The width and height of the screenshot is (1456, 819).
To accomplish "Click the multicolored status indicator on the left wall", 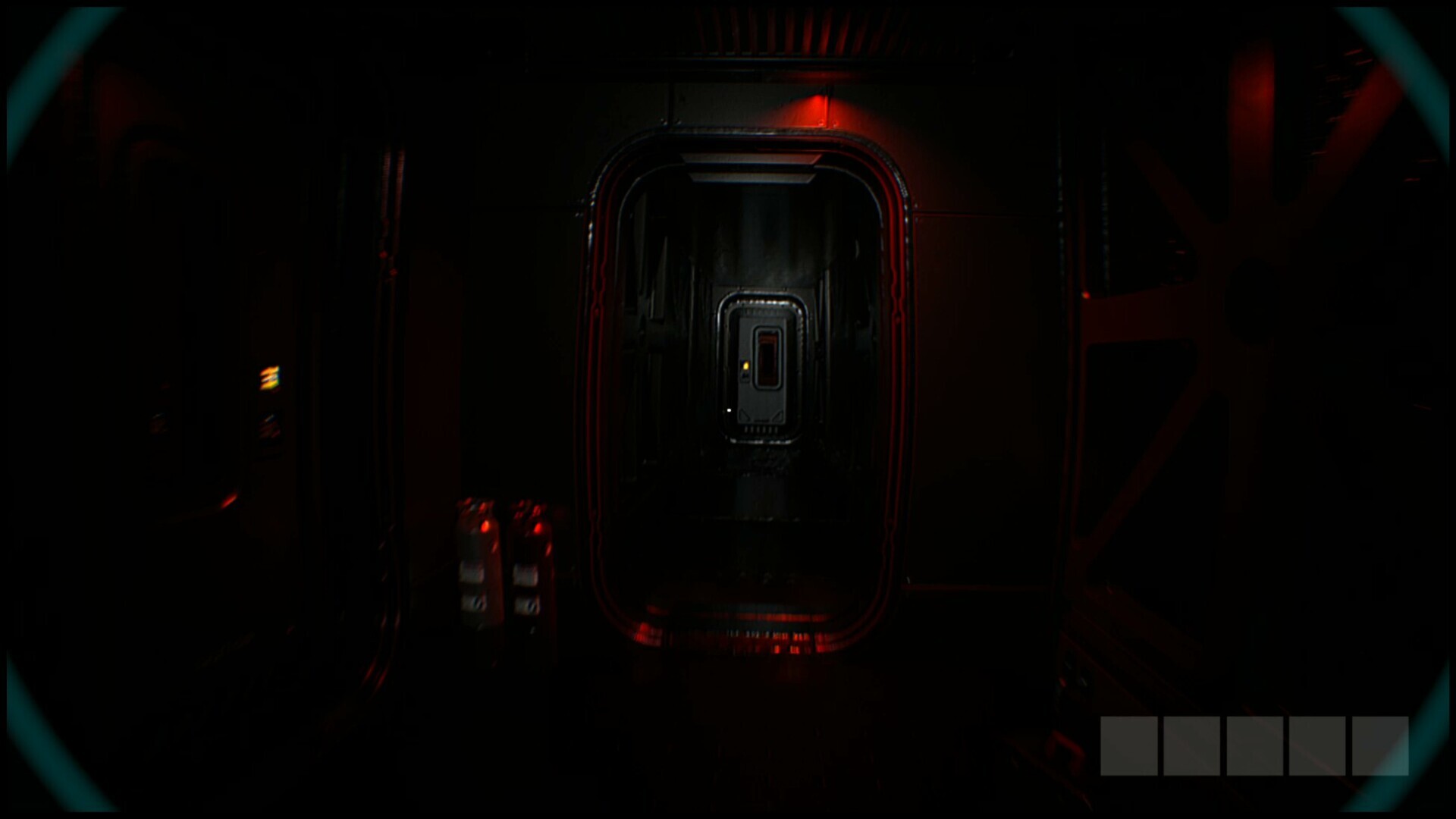I will (268, 375).
